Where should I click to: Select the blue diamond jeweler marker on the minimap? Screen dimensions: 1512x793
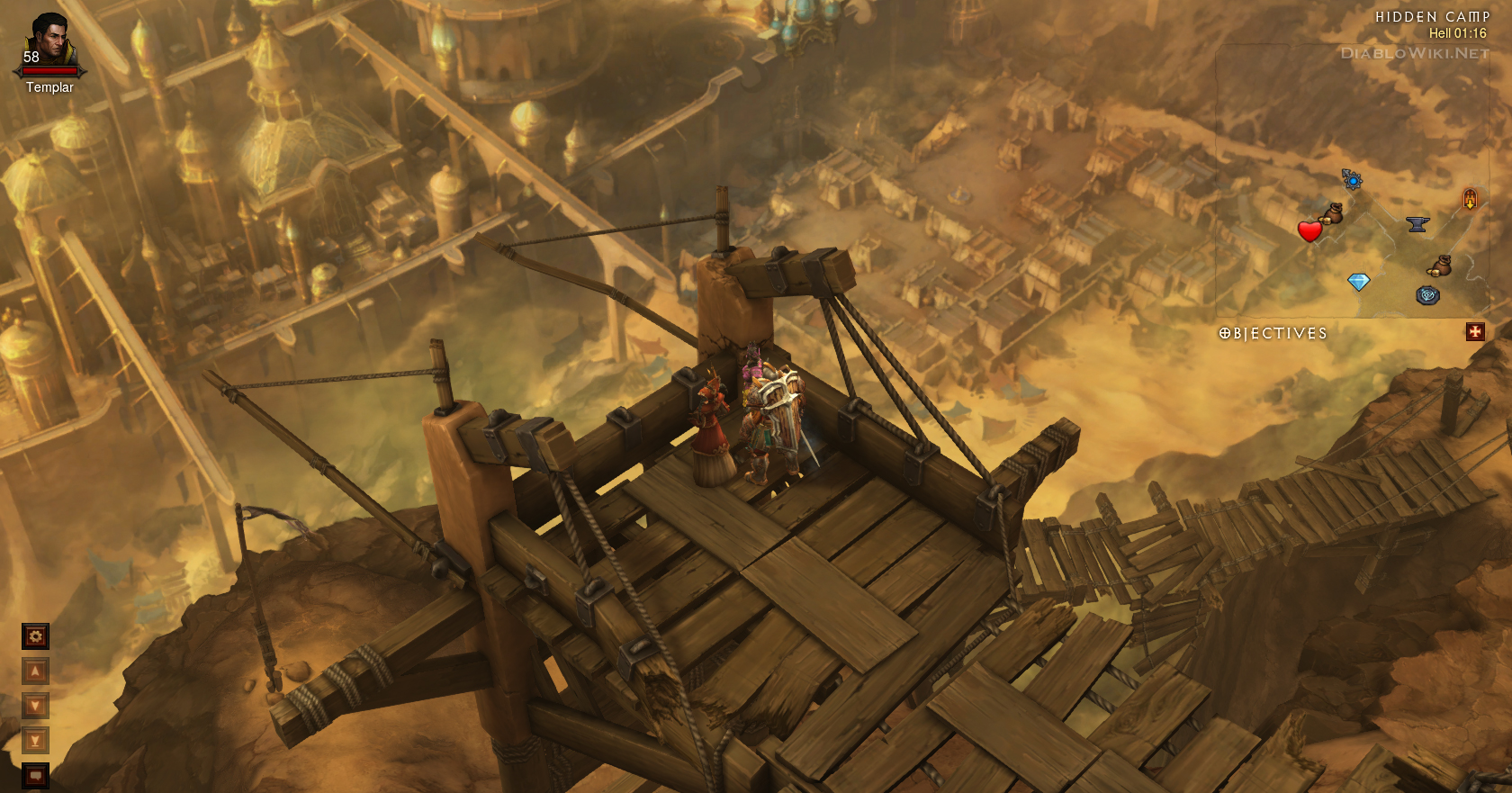pos(1358,283)
